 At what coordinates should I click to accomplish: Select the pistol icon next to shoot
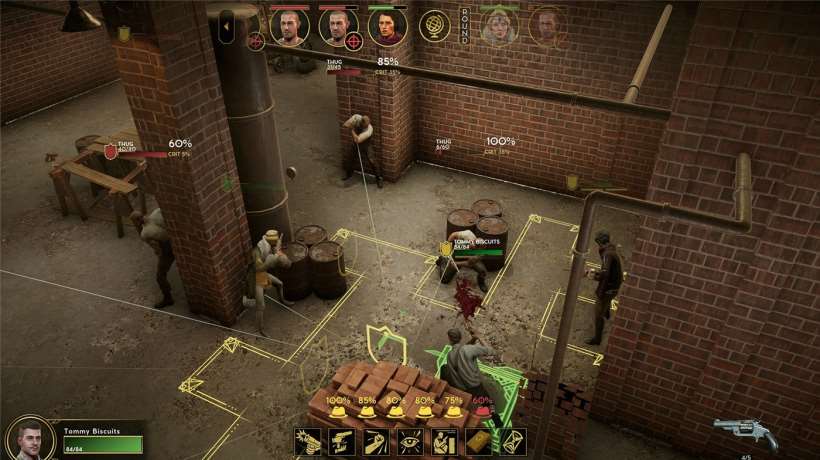pyautogui.click(x=342, y=442)
